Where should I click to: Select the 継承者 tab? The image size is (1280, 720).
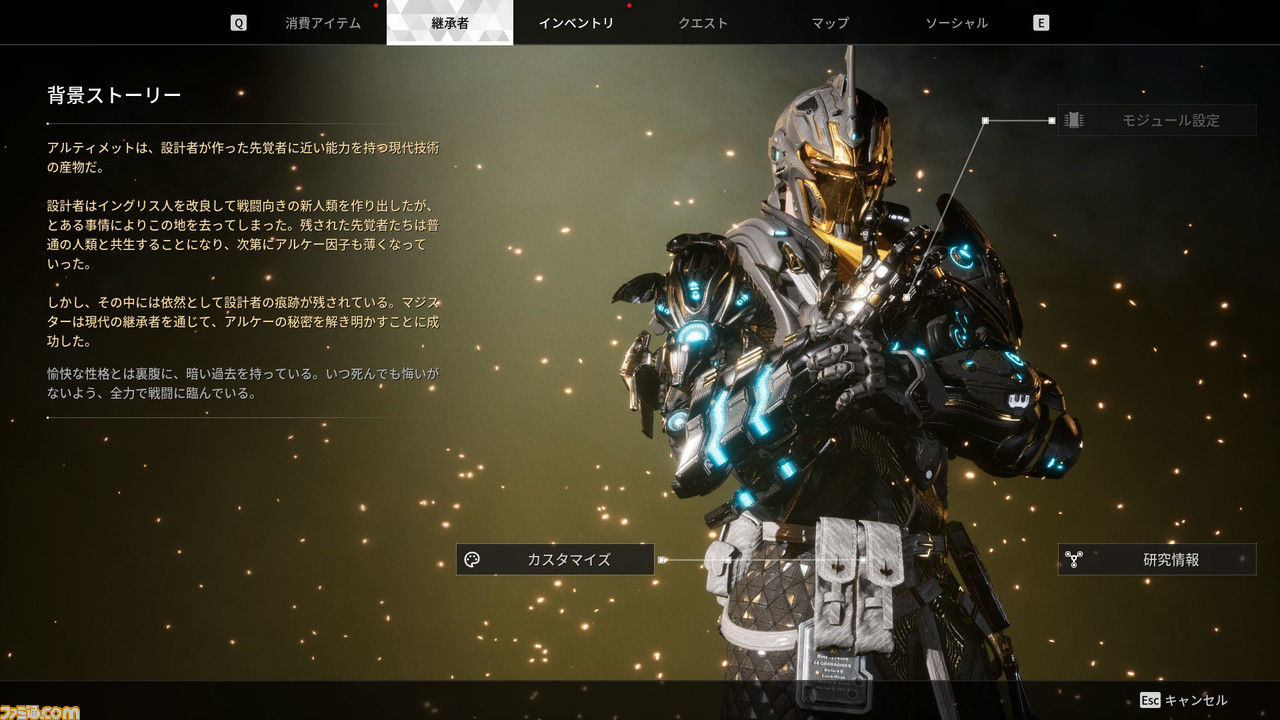pos(449,23)
